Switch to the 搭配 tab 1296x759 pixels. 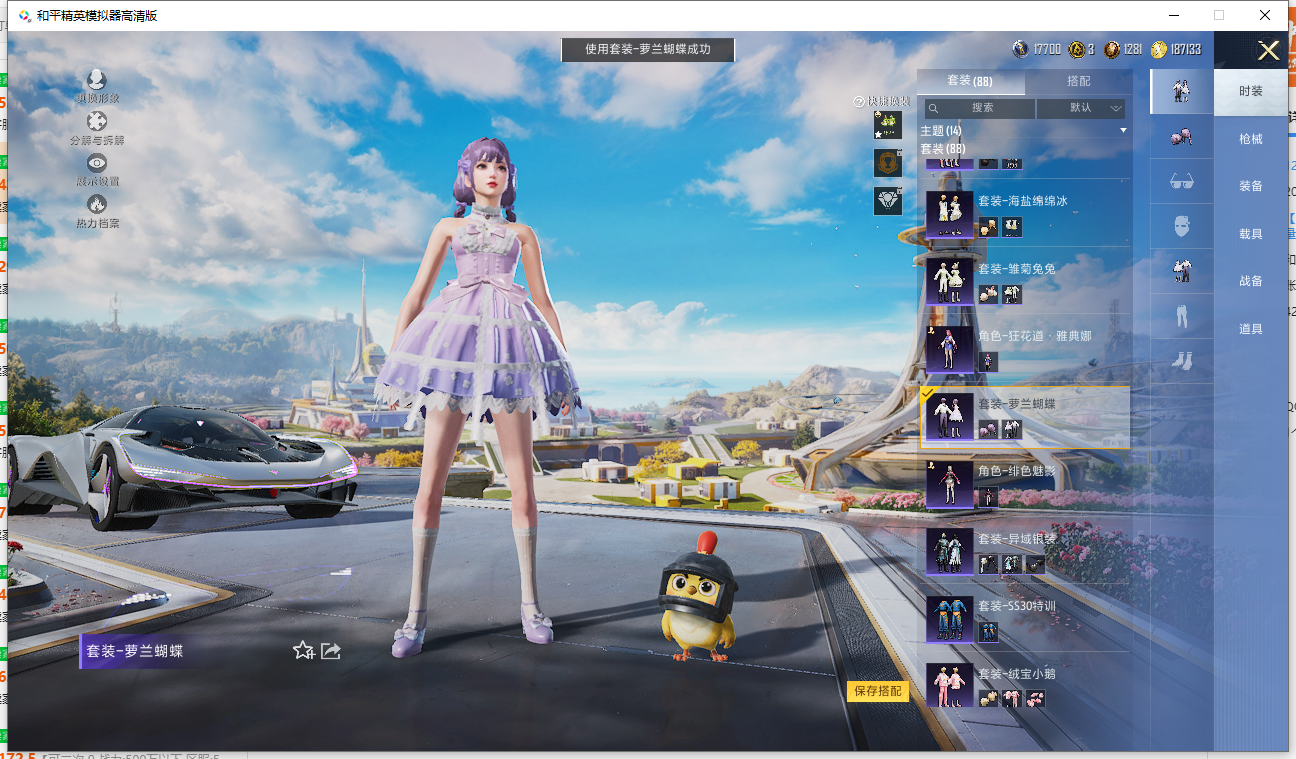click(1078, 81)
